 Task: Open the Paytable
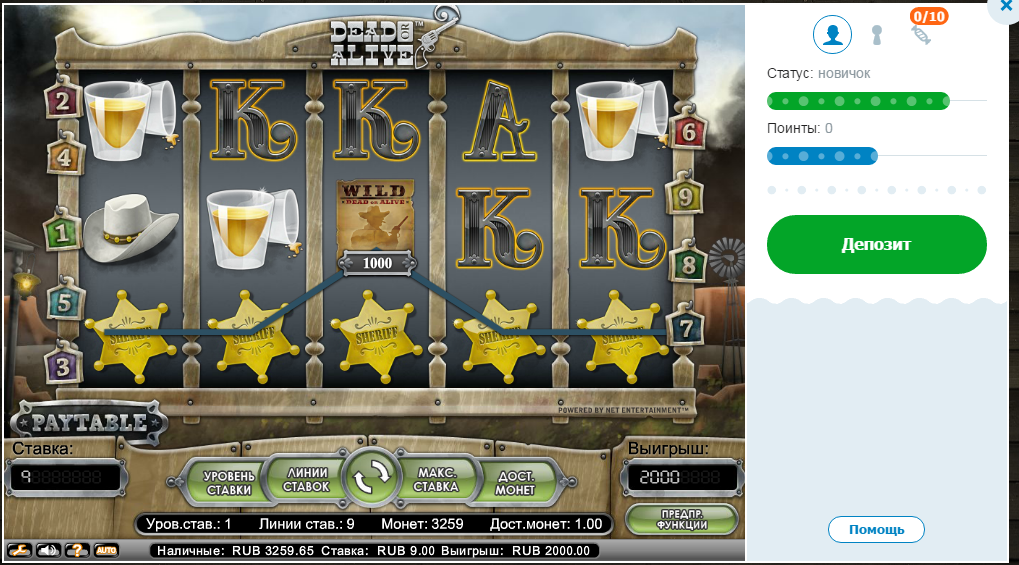coord(87,421)
